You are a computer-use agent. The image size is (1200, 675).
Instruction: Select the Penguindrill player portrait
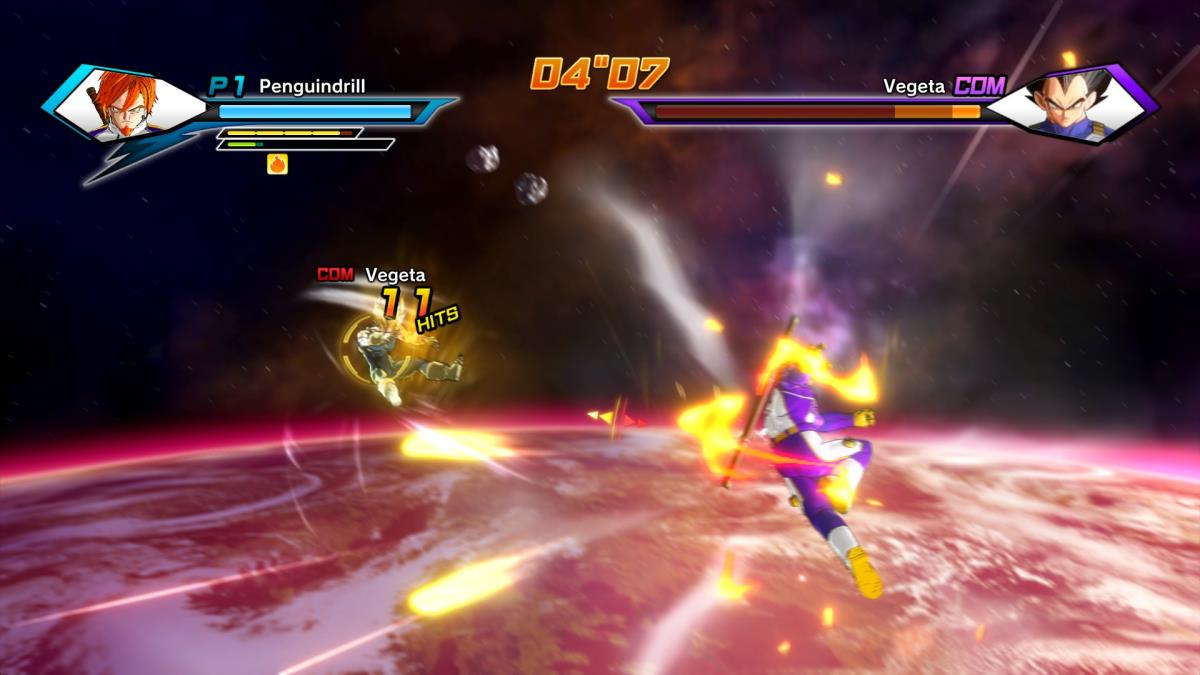(127, 103)
